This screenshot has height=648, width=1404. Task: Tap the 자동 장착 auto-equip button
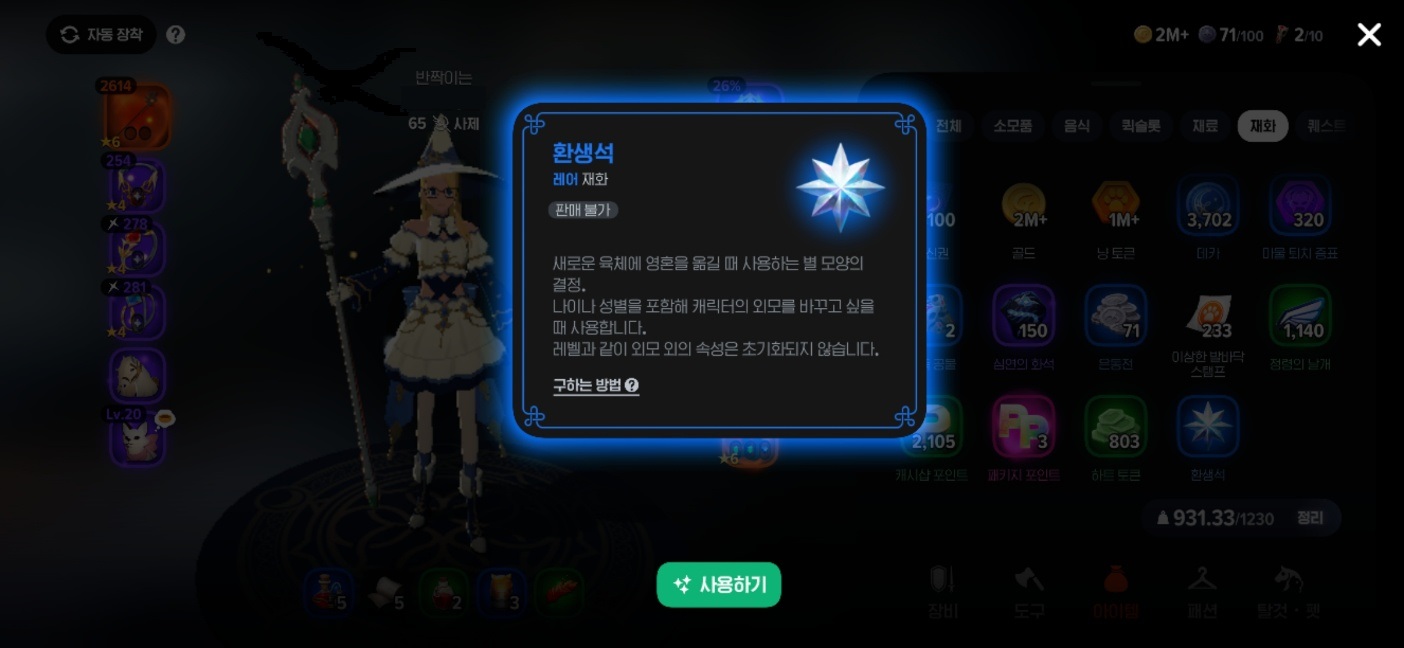coord(101,35)
